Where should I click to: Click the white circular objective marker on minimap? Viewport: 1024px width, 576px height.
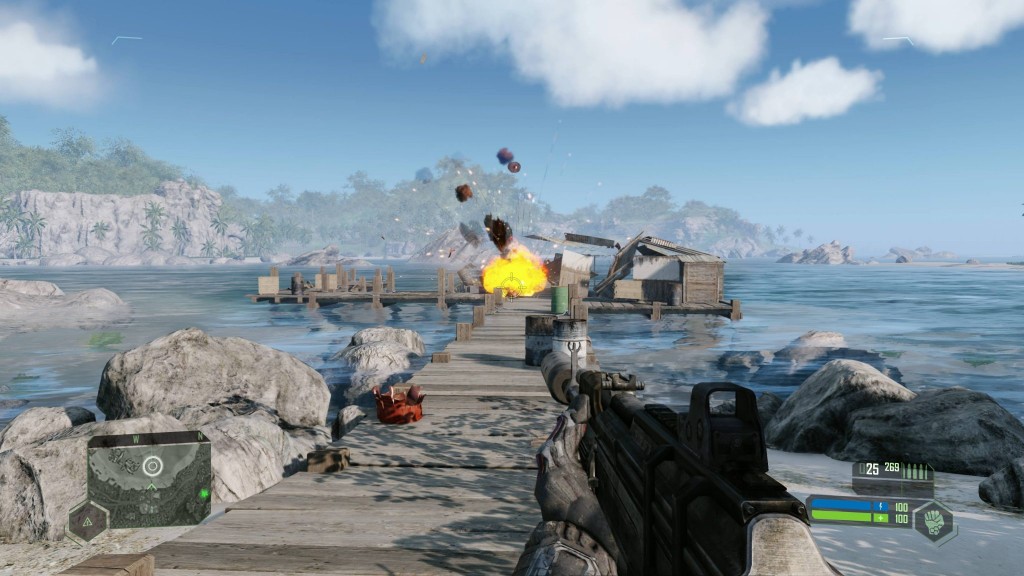click(152, 465)
